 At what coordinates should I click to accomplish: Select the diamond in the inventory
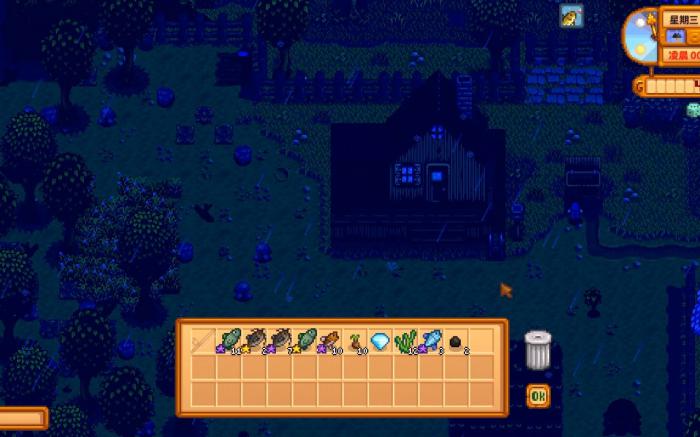click(381, 341)
